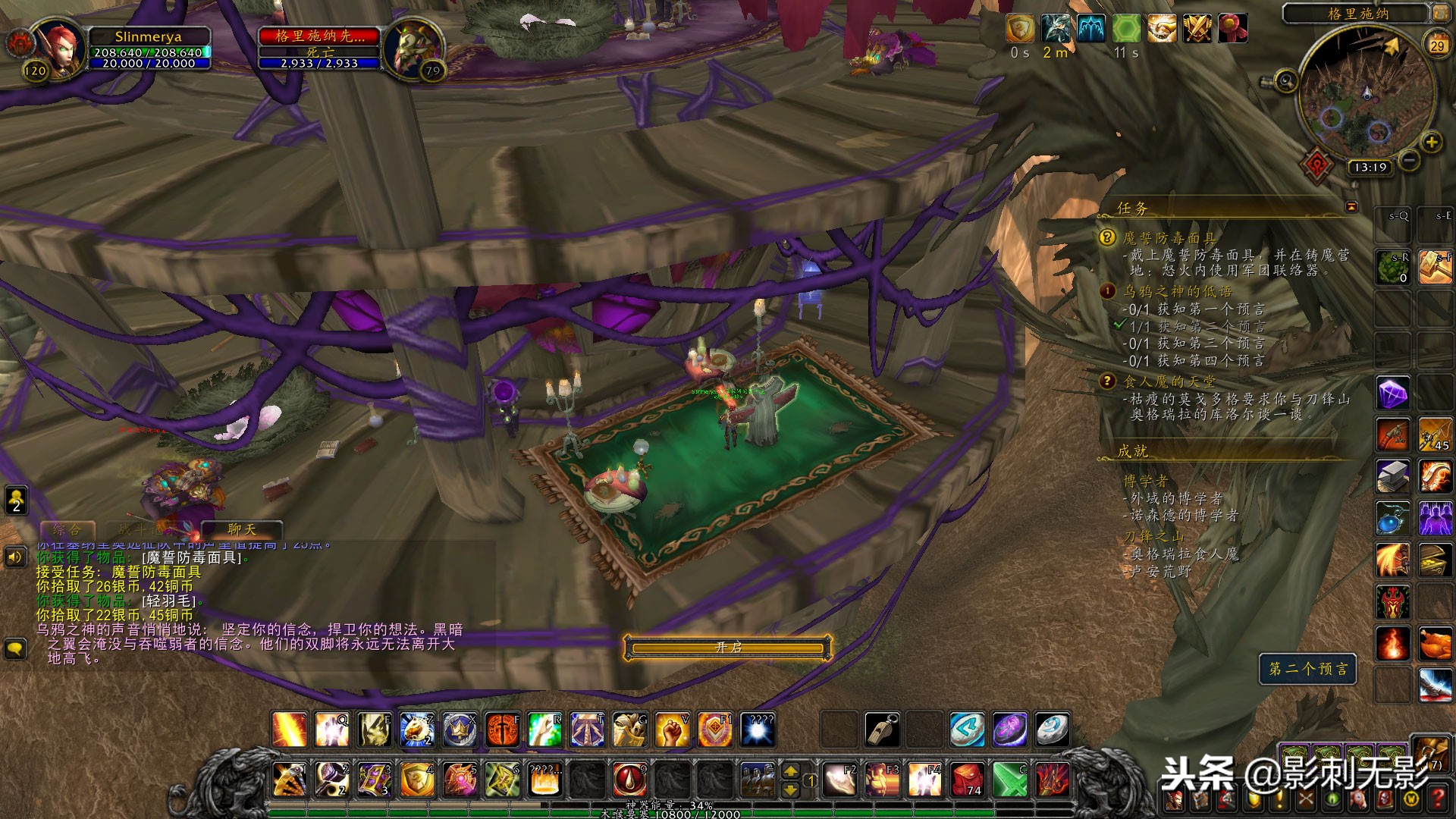1456x819 pixels.
Task: Click the target portrait of 格里施纳先...
Action: click(x=412, y=47)
